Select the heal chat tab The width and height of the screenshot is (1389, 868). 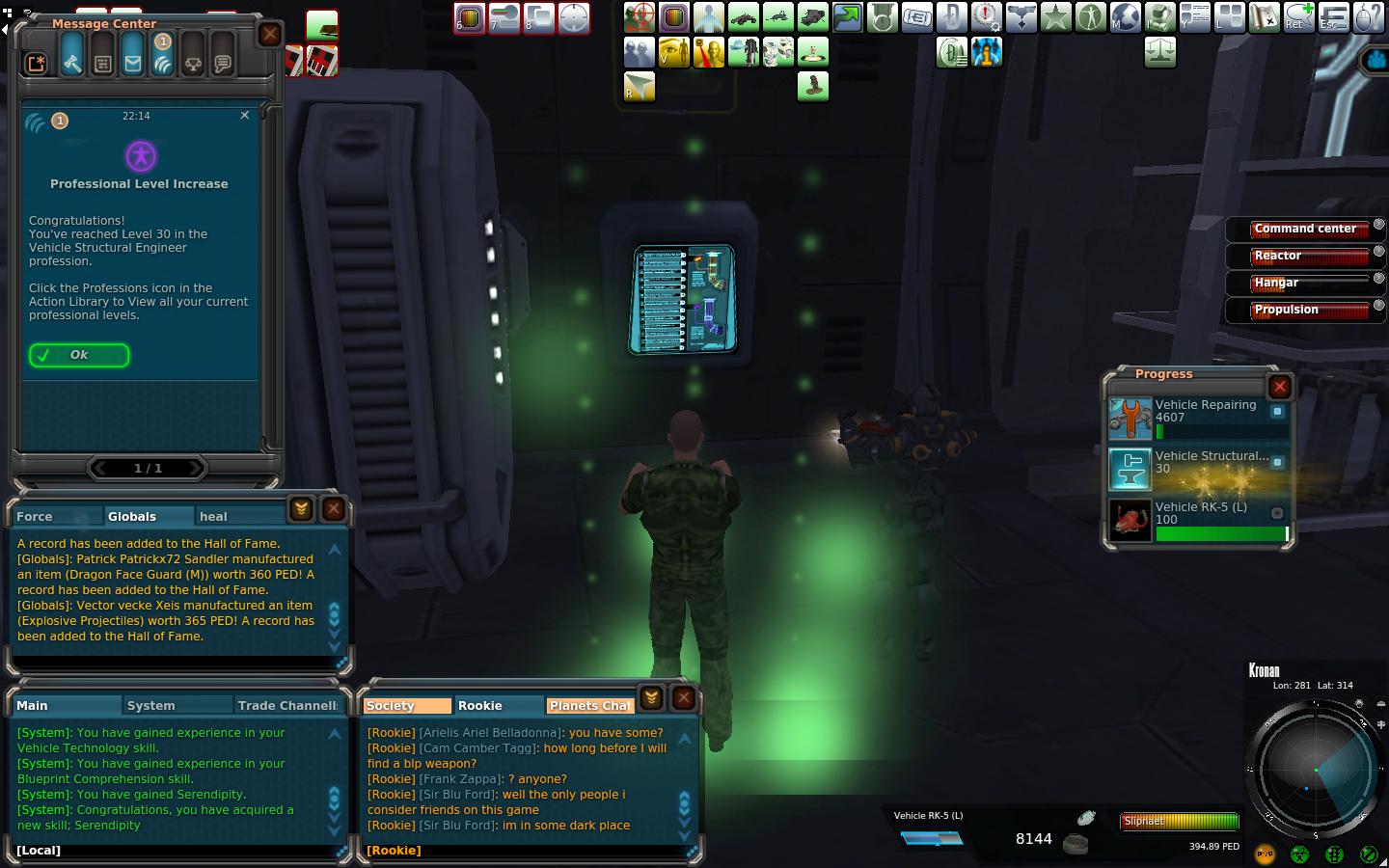coord(213,516)
